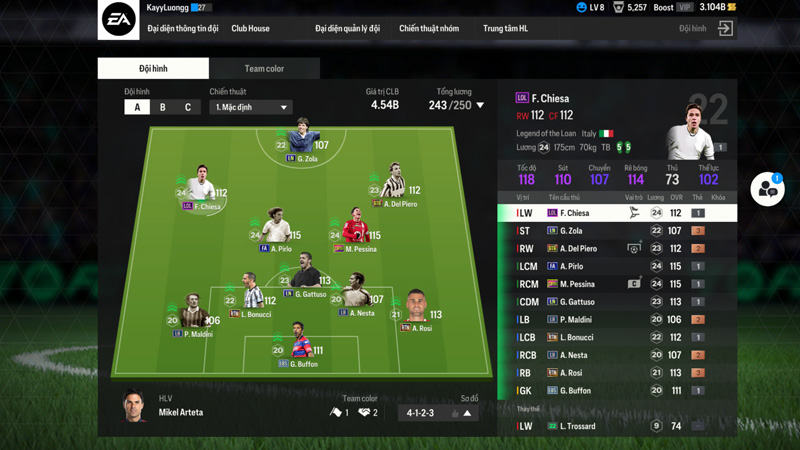Expand the Tổng lương 243/250 dropdown
Image resolution: width=800 pixels, height=450 pixels.
point(480,105)
